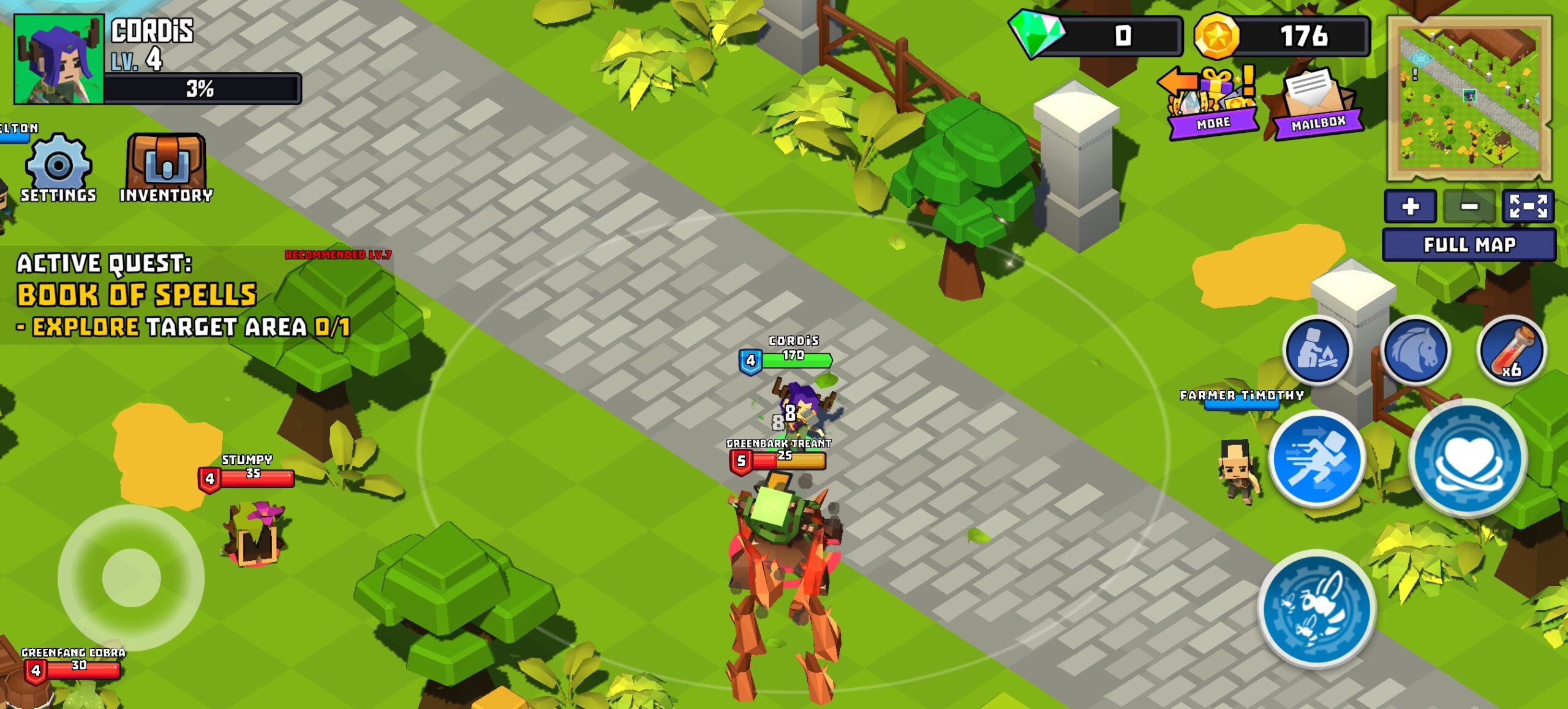Cast the heart healing skill
The width and height of the screenshot is (1568, 709).
pos(1468,459)
